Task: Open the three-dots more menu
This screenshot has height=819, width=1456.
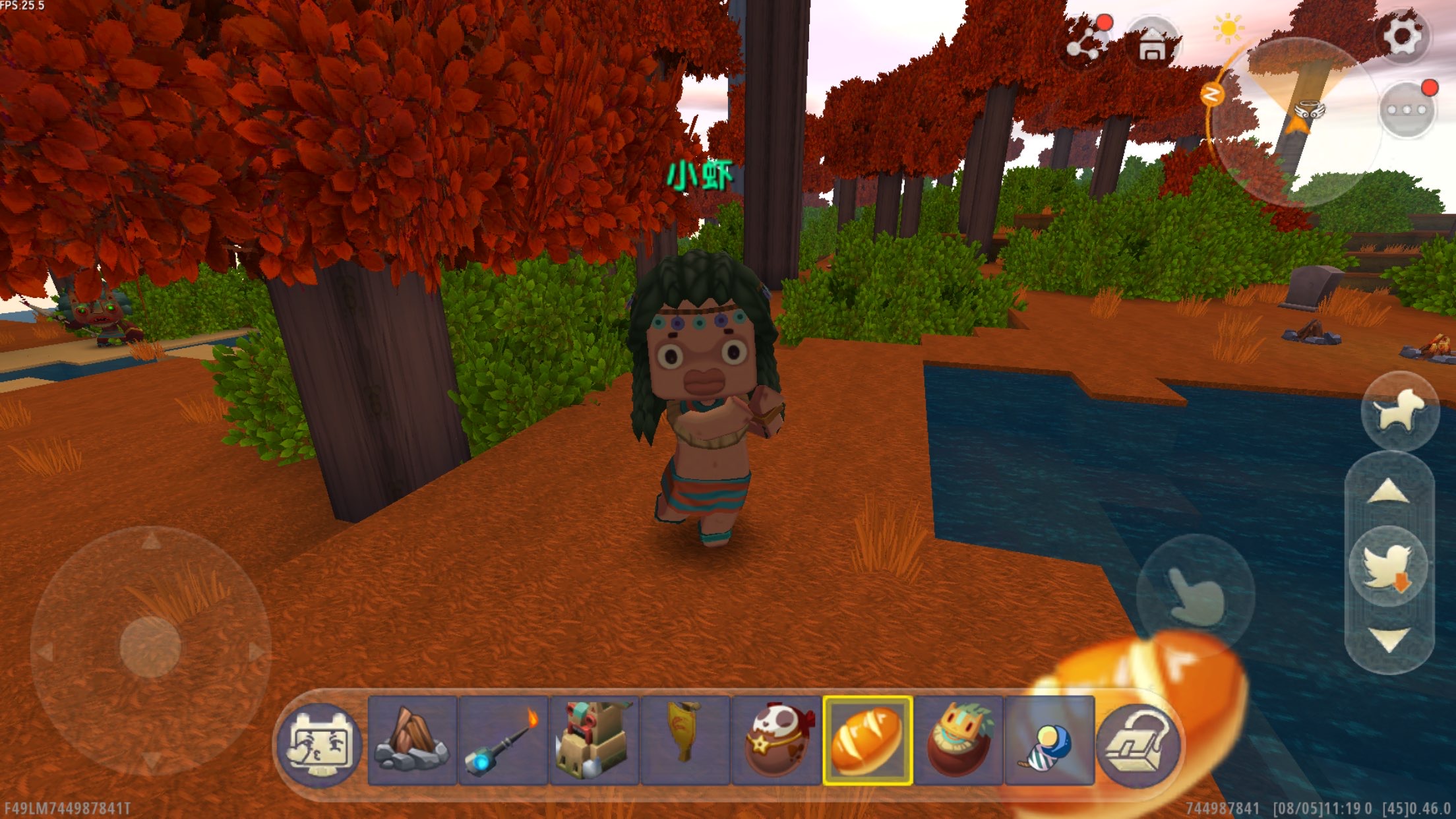Action: tap(1407, 110)
